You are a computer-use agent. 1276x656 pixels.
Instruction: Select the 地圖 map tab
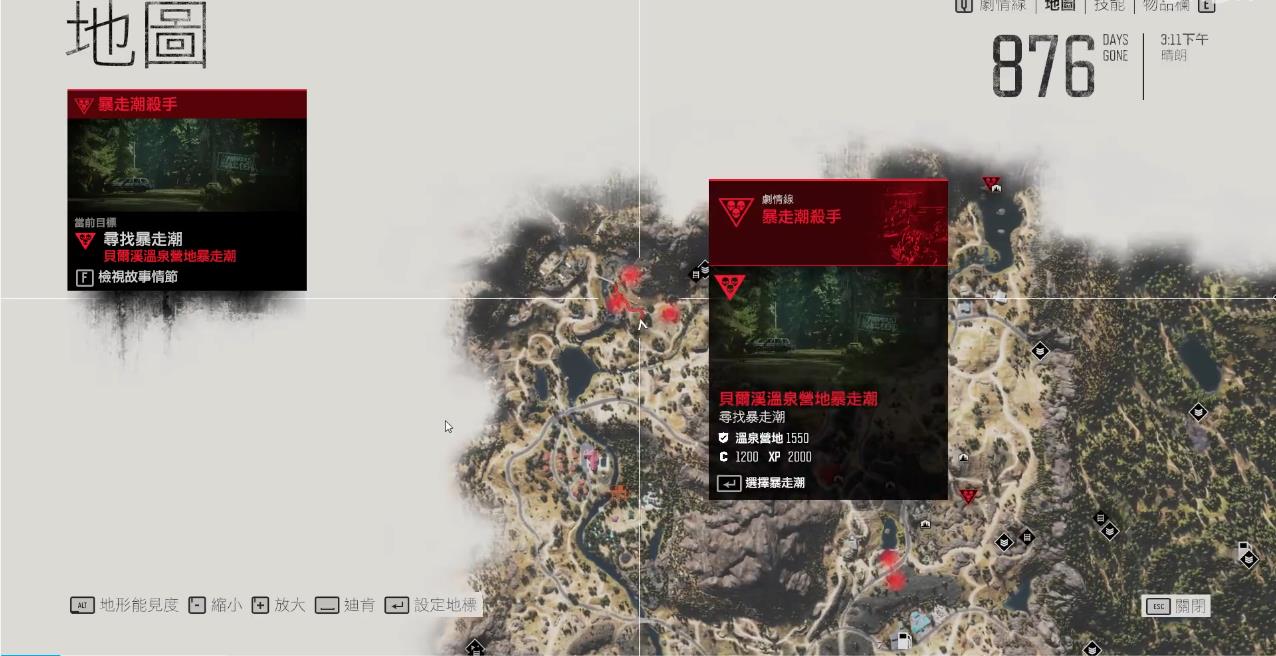(1060, 5)
